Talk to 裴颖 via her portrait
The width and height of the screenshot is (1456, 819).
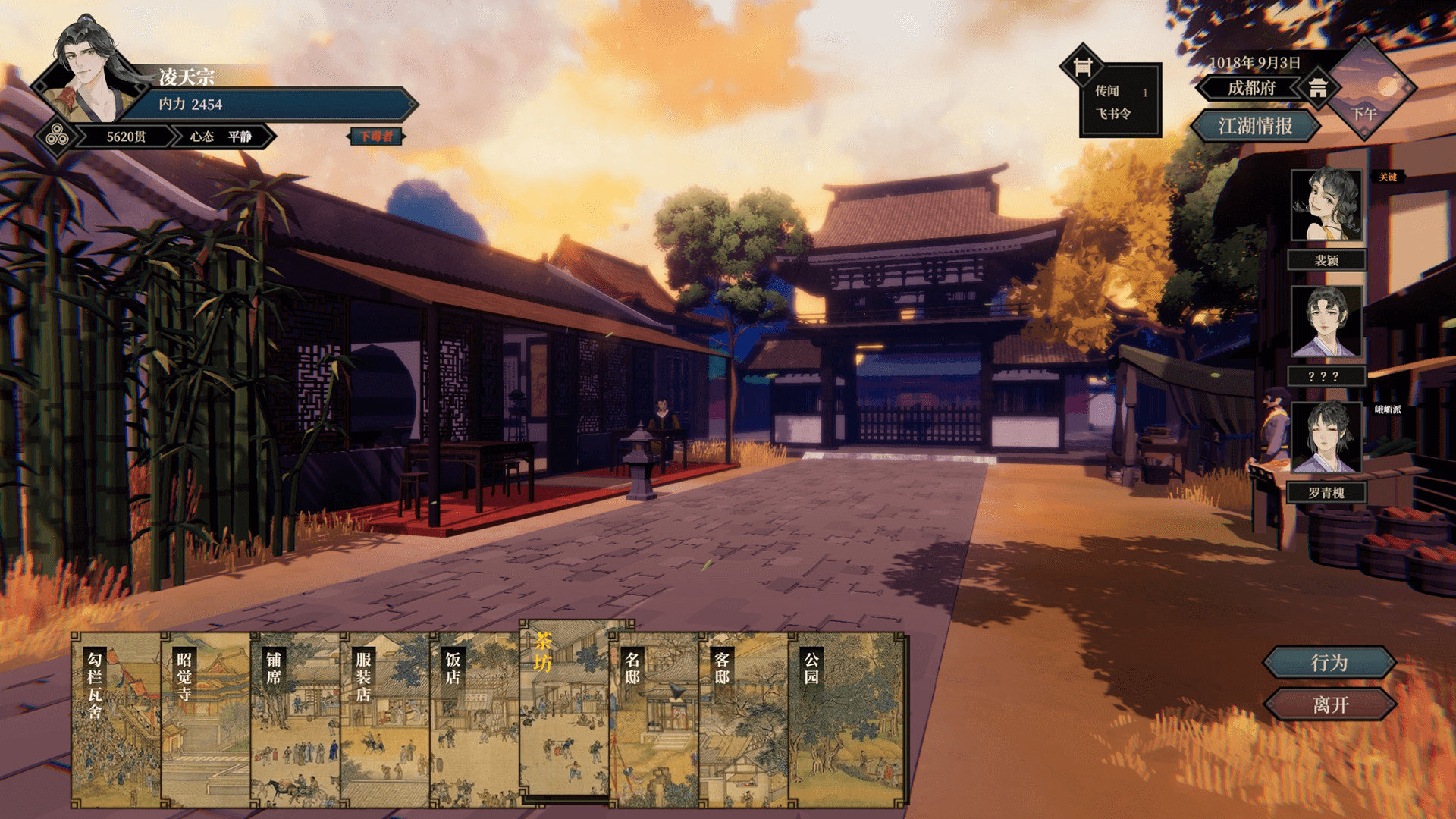1326,205
